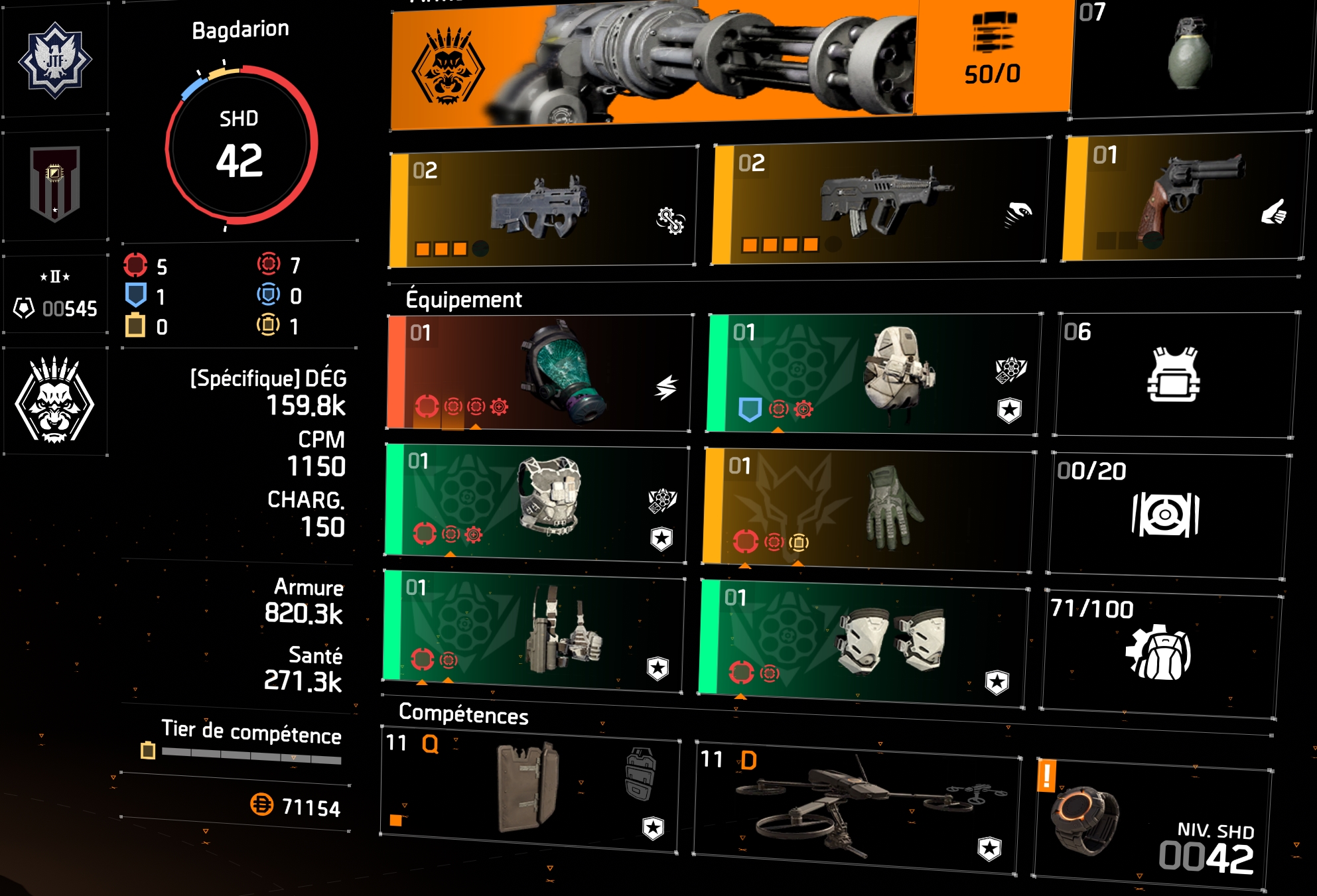This screenshot has width=1317, height=896.
Task: Choose the green gloves gear slot
Action: (868, 507)
